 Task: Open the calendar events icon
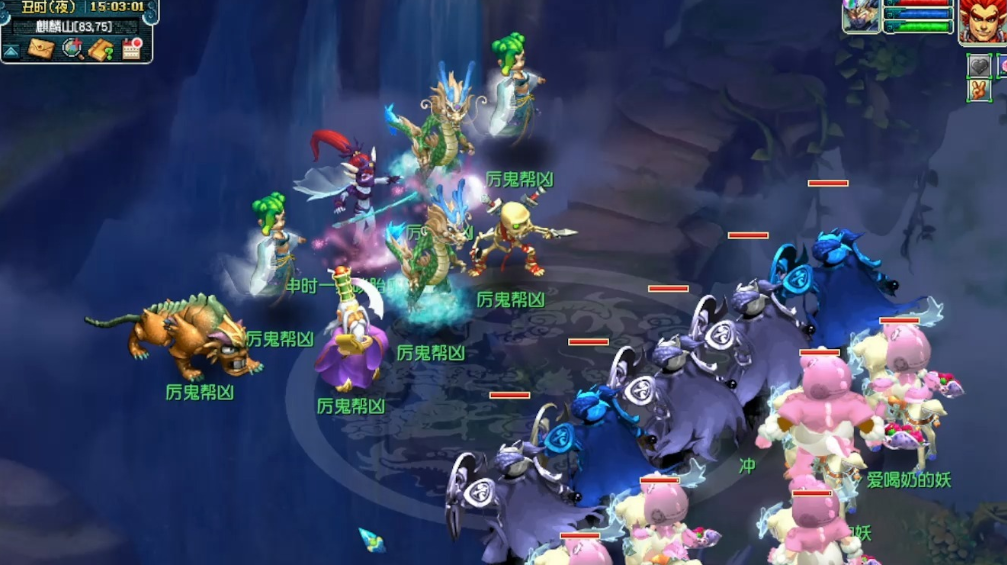click(x=132, y=49)
